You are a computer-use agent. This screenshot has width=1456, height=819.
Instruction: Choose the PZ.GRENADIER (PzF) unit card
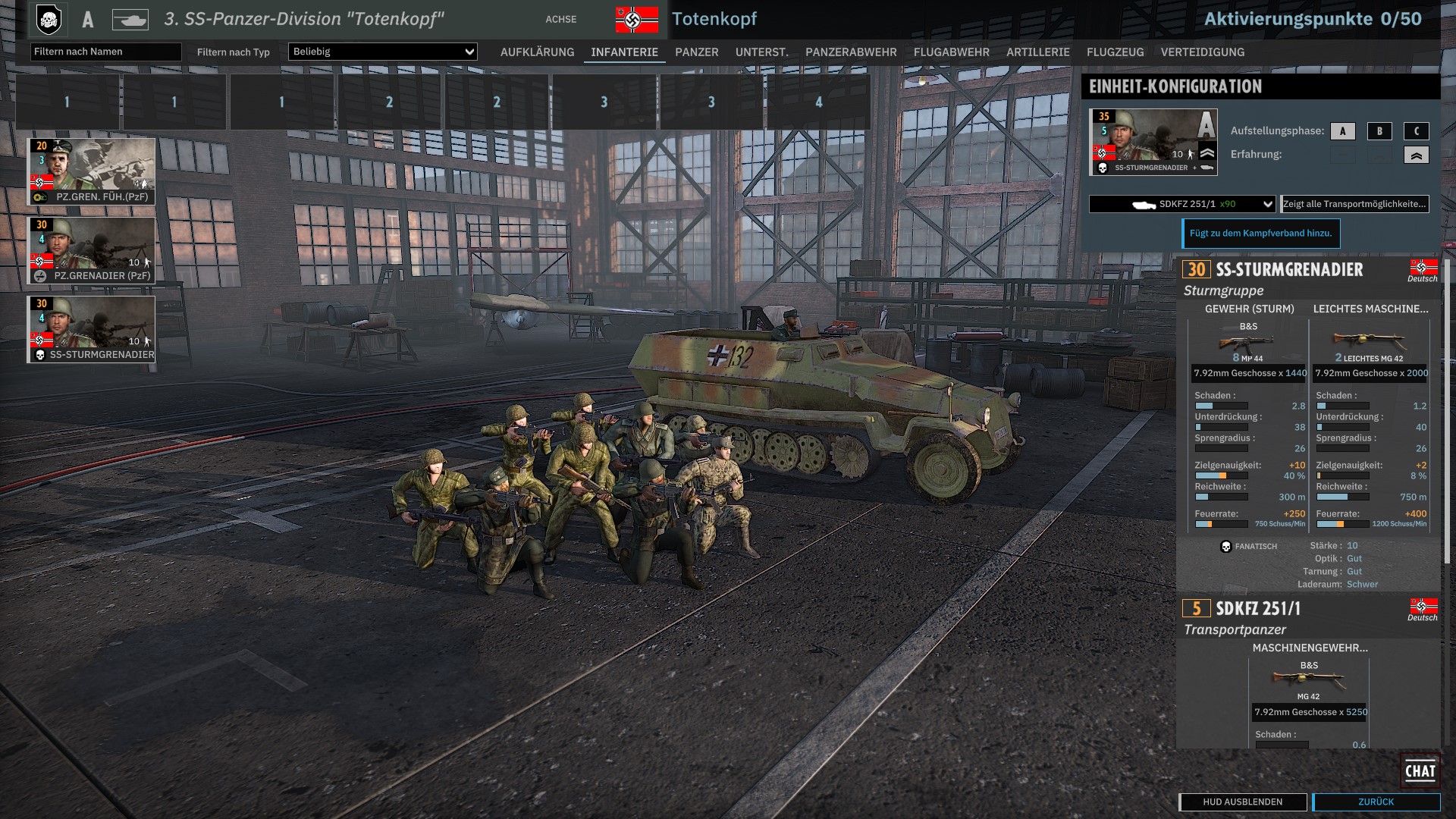pos(92,250)
